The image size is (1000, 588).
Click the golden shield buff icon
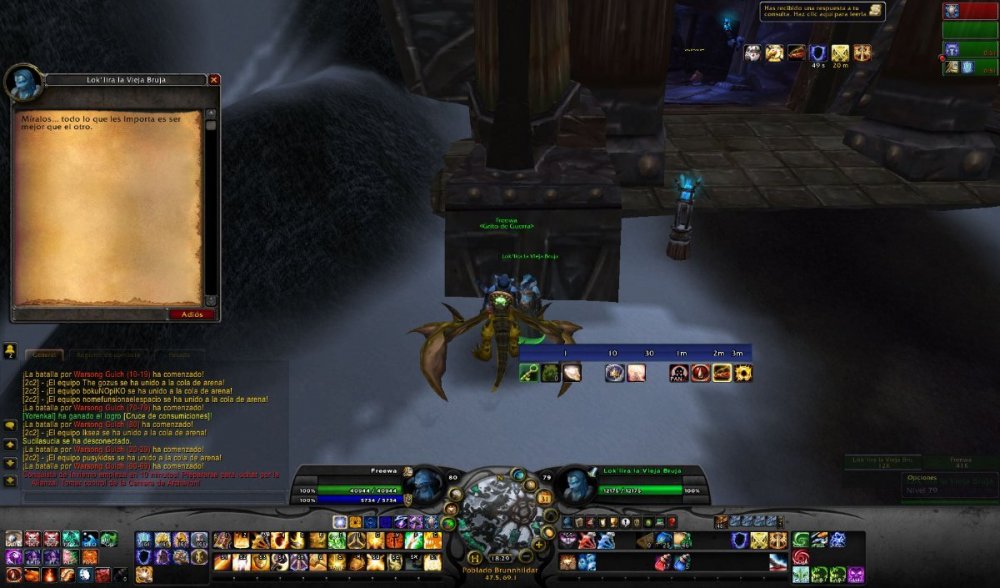pos(840,52)
